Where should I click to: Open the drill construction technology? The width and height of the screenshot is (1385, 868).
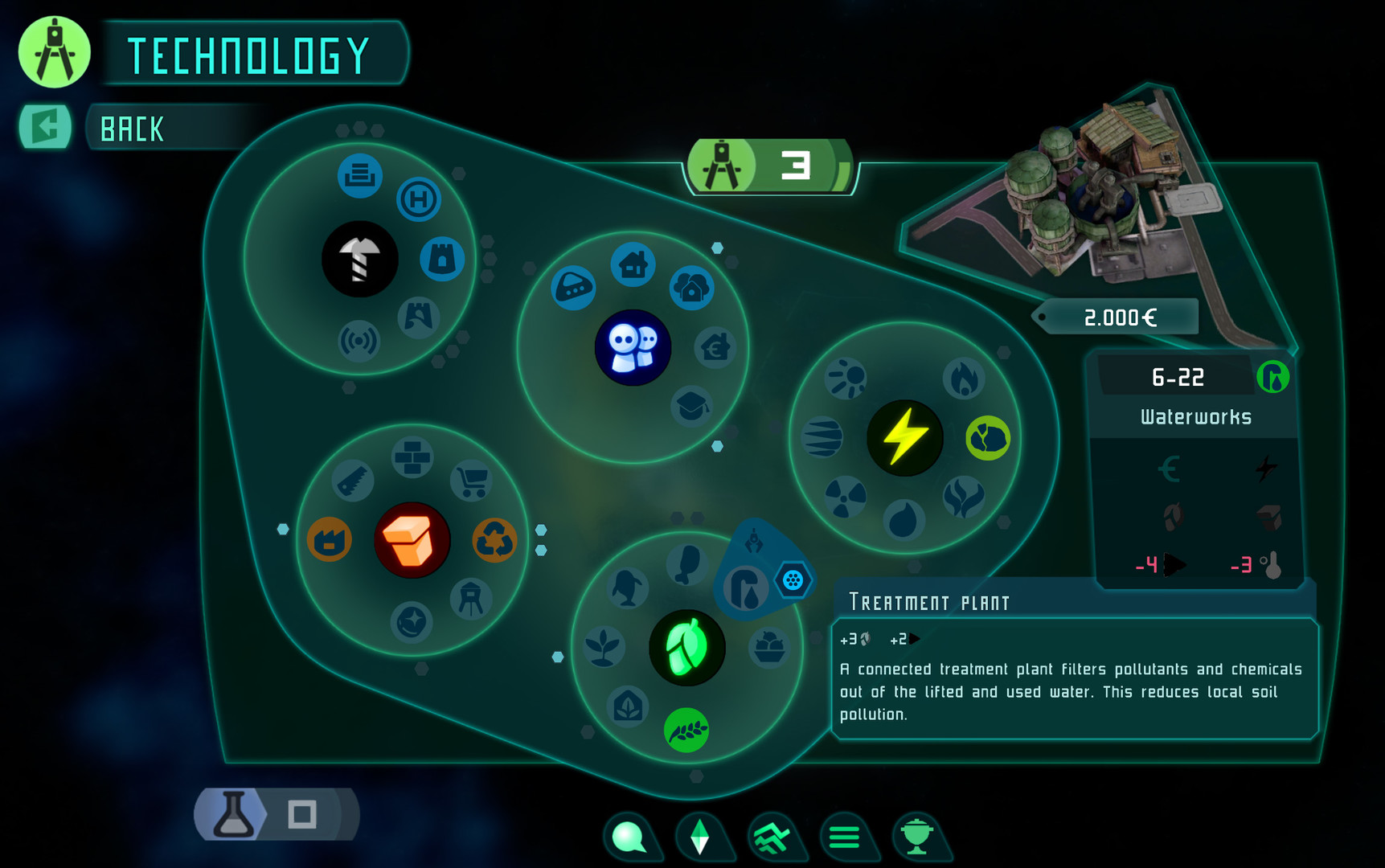coord(360,258)
